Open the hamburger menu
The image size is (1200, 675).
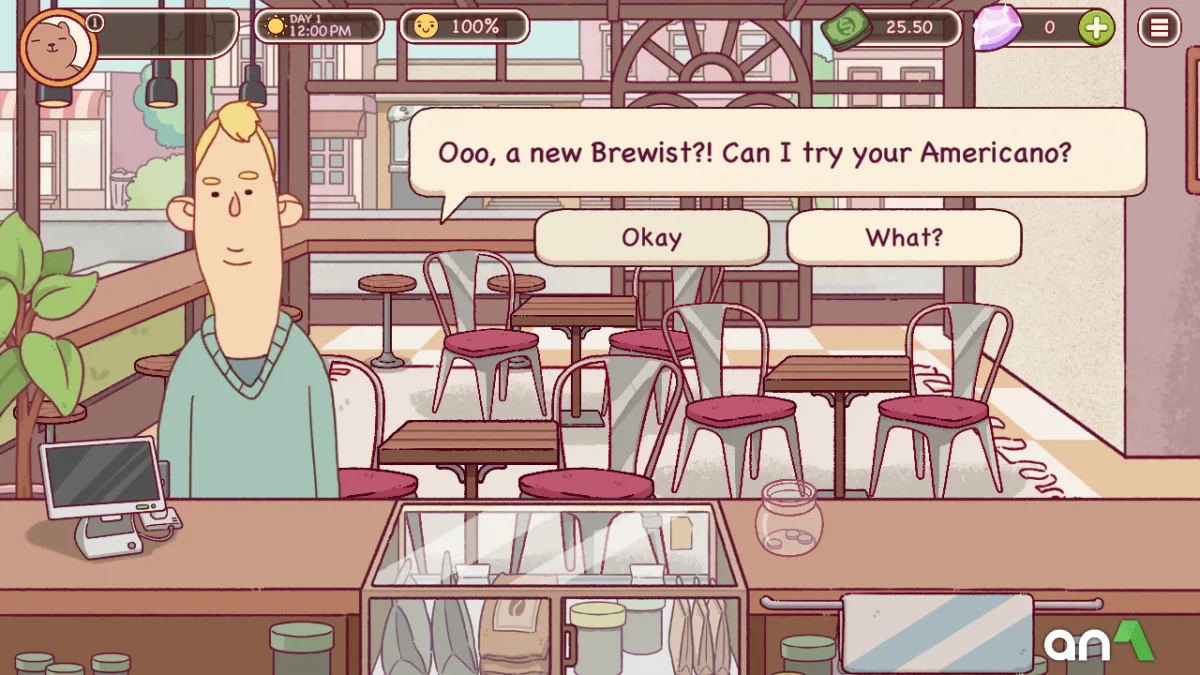tap(1159, 28)
